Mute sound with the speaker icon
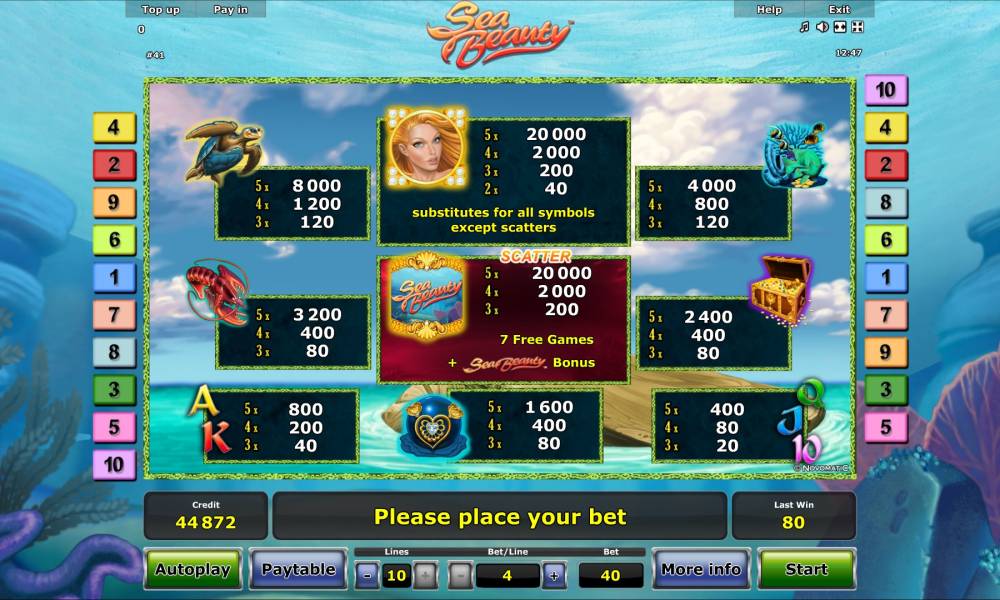Viewport: 1000px width, 600px height. click(x=822, y=27)
